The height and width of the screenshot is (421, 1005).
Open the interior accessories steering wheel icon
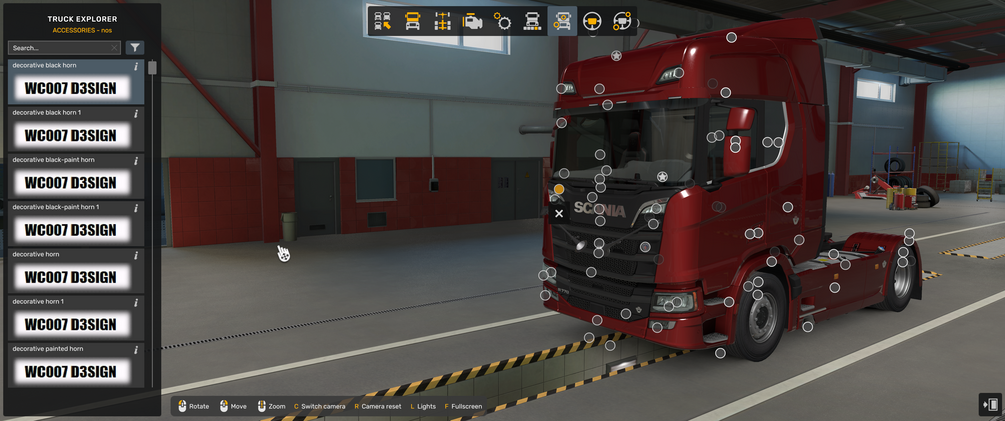(622, 20)
